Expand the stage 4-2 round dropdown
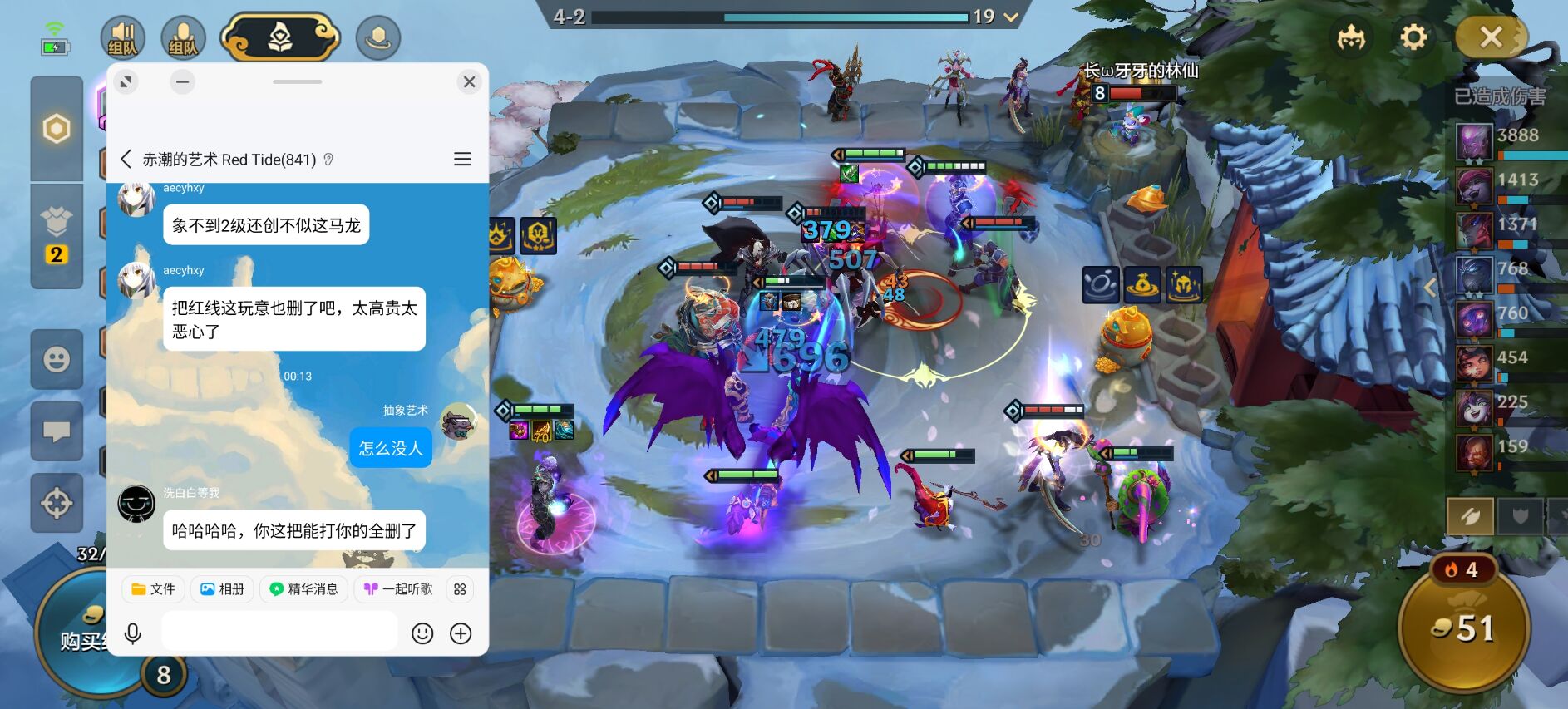Viewport: 1568px width, 709px height. (1011, 17)
